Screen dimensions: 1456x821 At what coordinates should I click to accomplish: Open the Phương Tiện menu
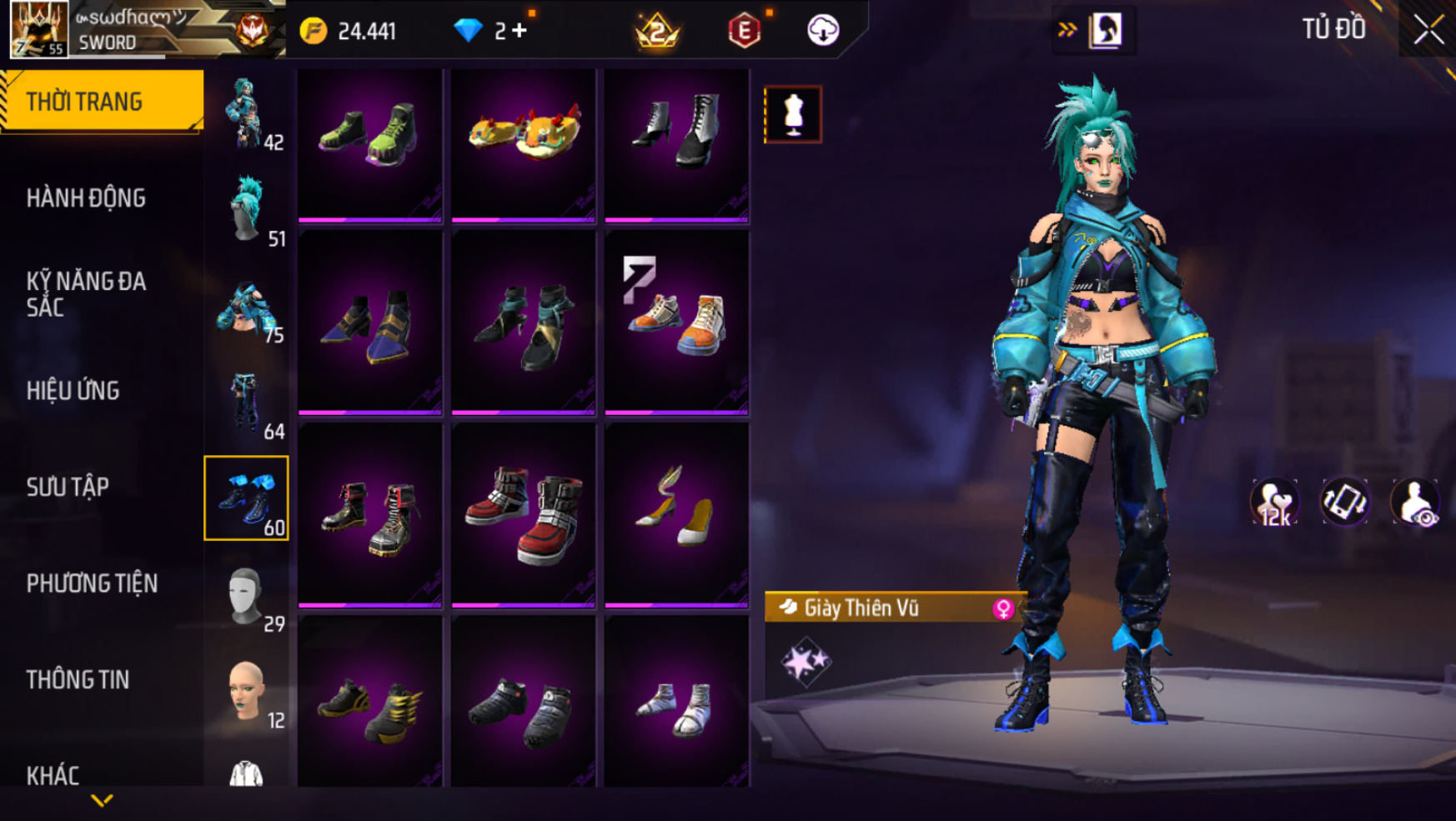click(92, 583)
